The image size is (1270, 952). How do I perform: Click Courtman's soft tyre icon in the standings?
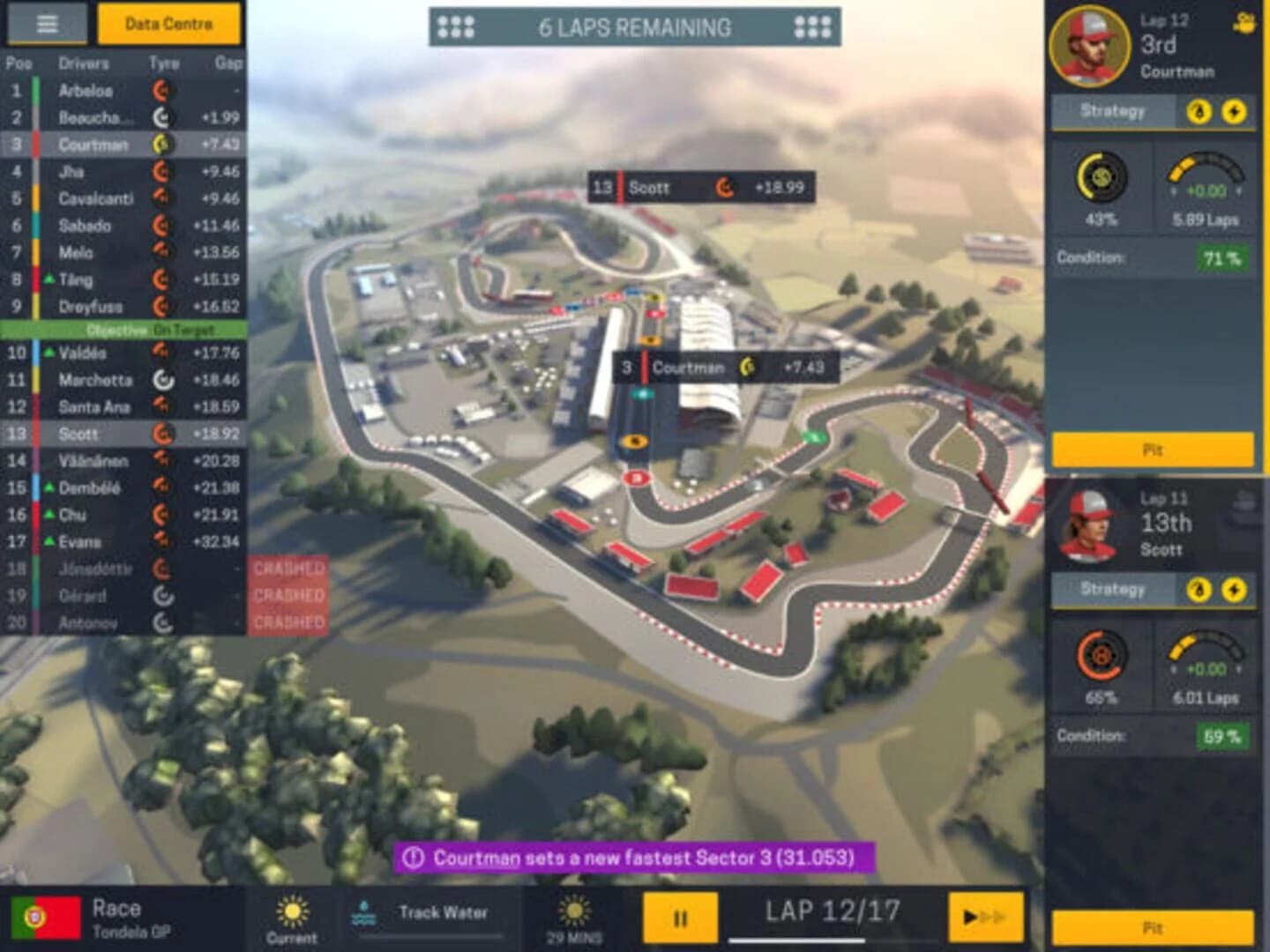(x=163, y=145)
